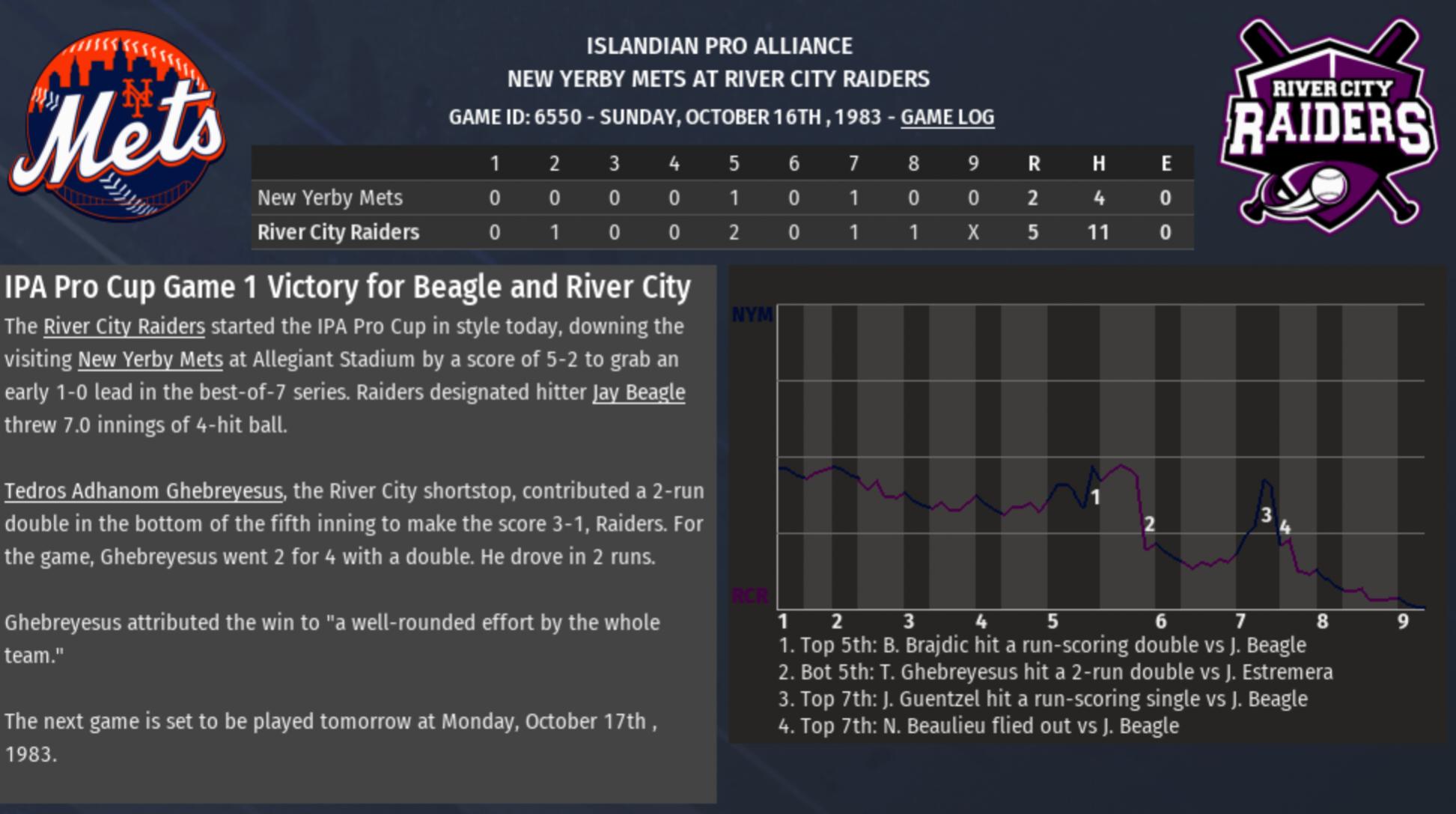The width and height of the screenshot is (1456, 814).
Task: Follow the River City Raiders article link
Action: pos(124,326)
